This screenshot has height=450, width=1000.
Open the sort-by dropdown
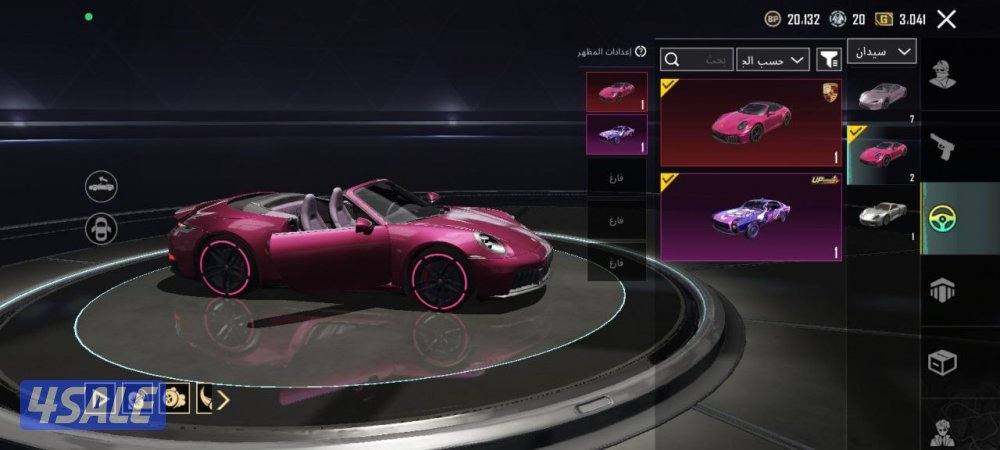[x=772, y=60]
